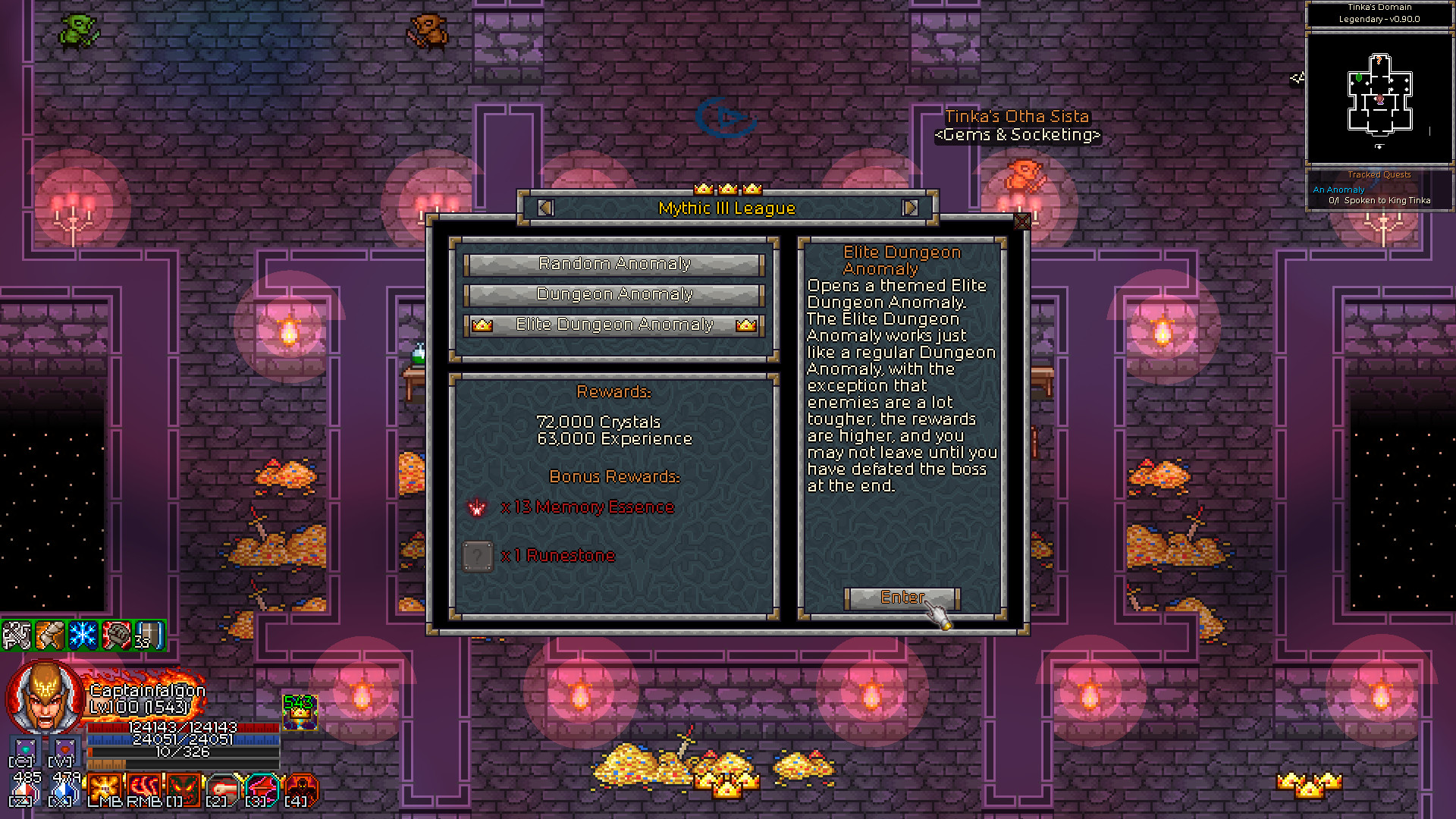Choose Random Anomaly

(614, 264)
